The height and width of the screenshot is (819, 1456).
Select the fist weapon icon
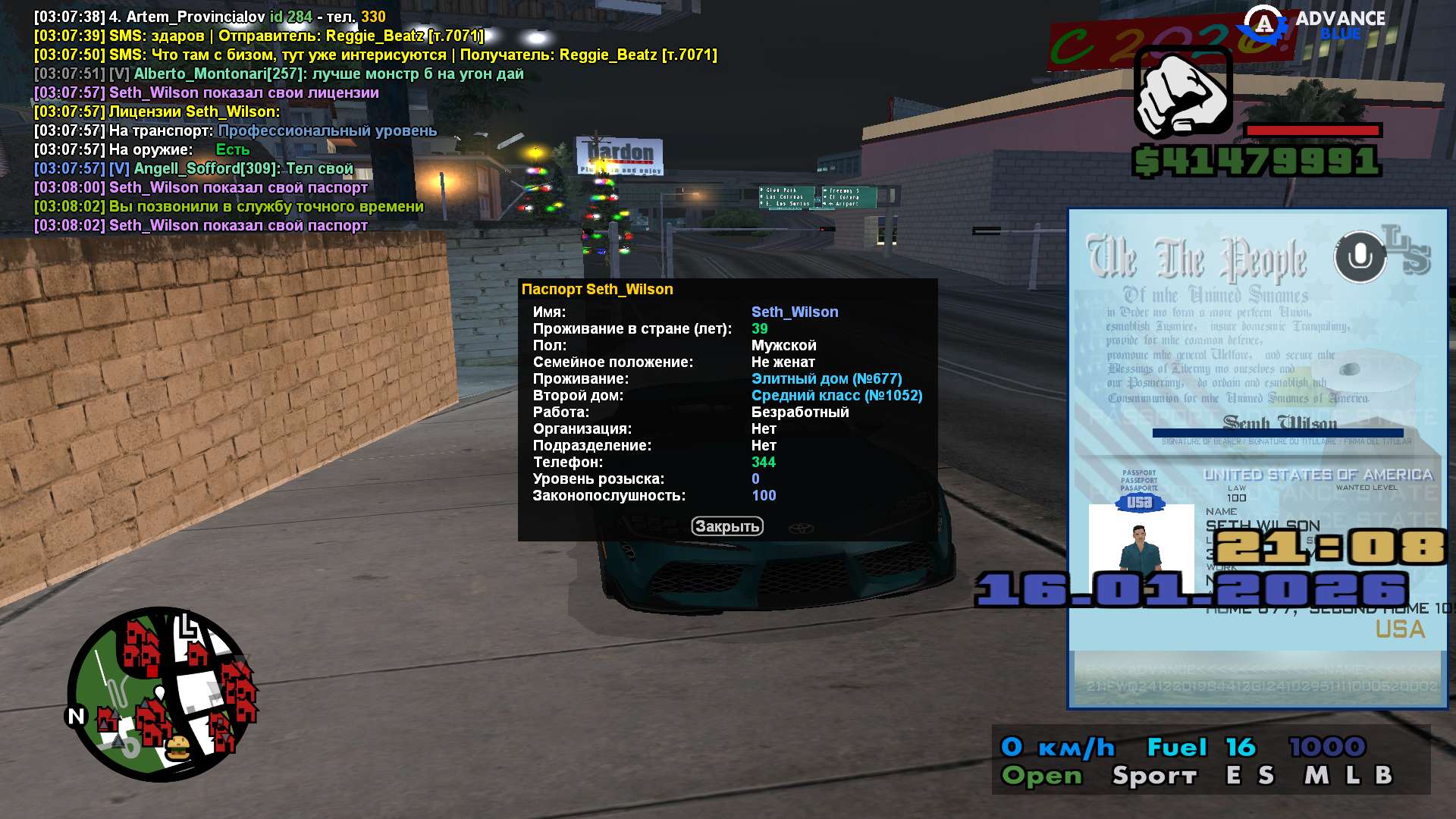point(1183,93)
